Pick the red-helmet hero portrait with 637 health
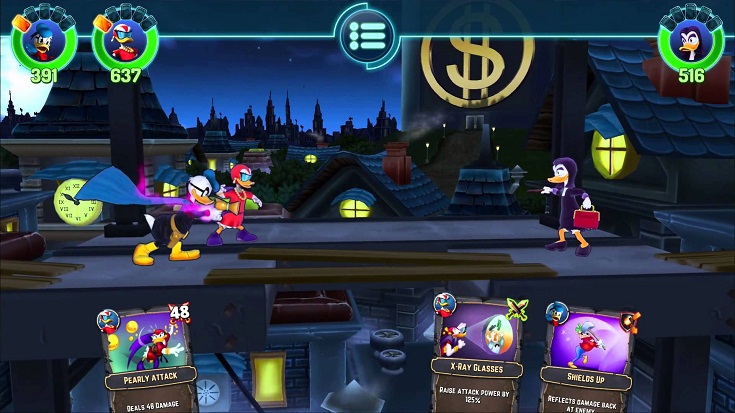 (x=124, y=41)
